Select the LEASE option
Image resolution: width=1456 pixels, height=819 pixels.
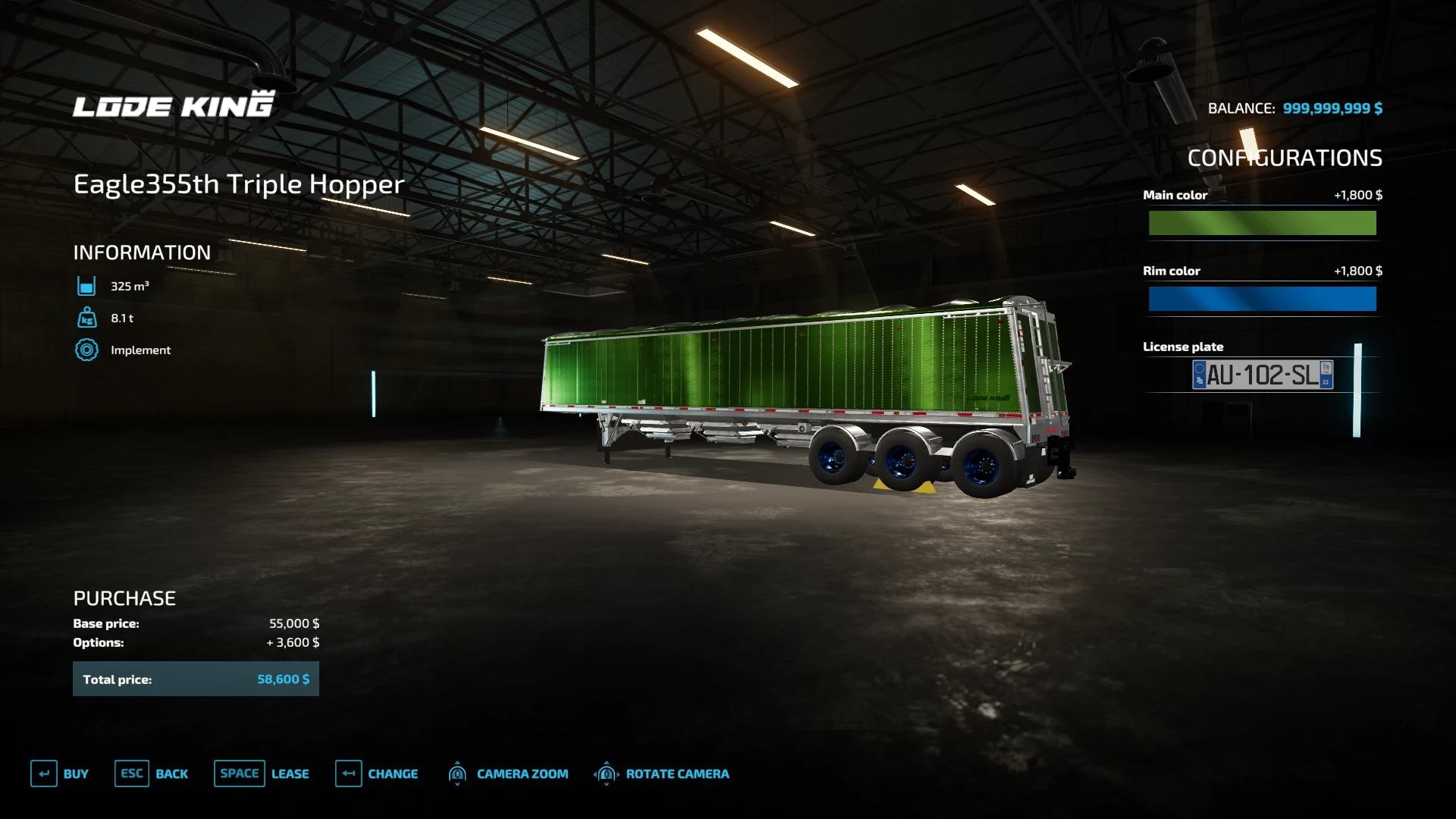(290, 773)
